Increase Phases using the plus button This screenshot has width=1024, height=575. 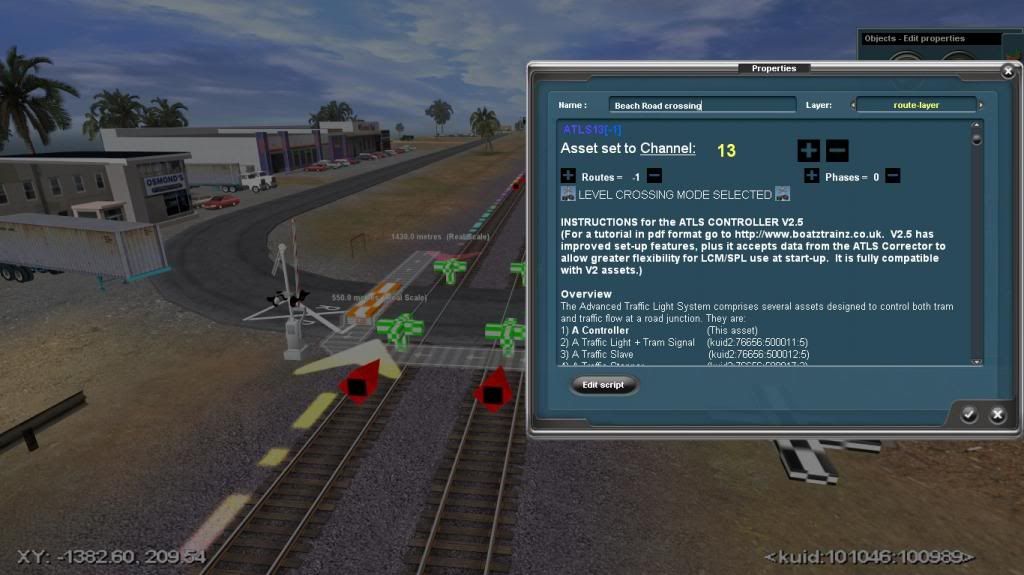click(811, 176)
